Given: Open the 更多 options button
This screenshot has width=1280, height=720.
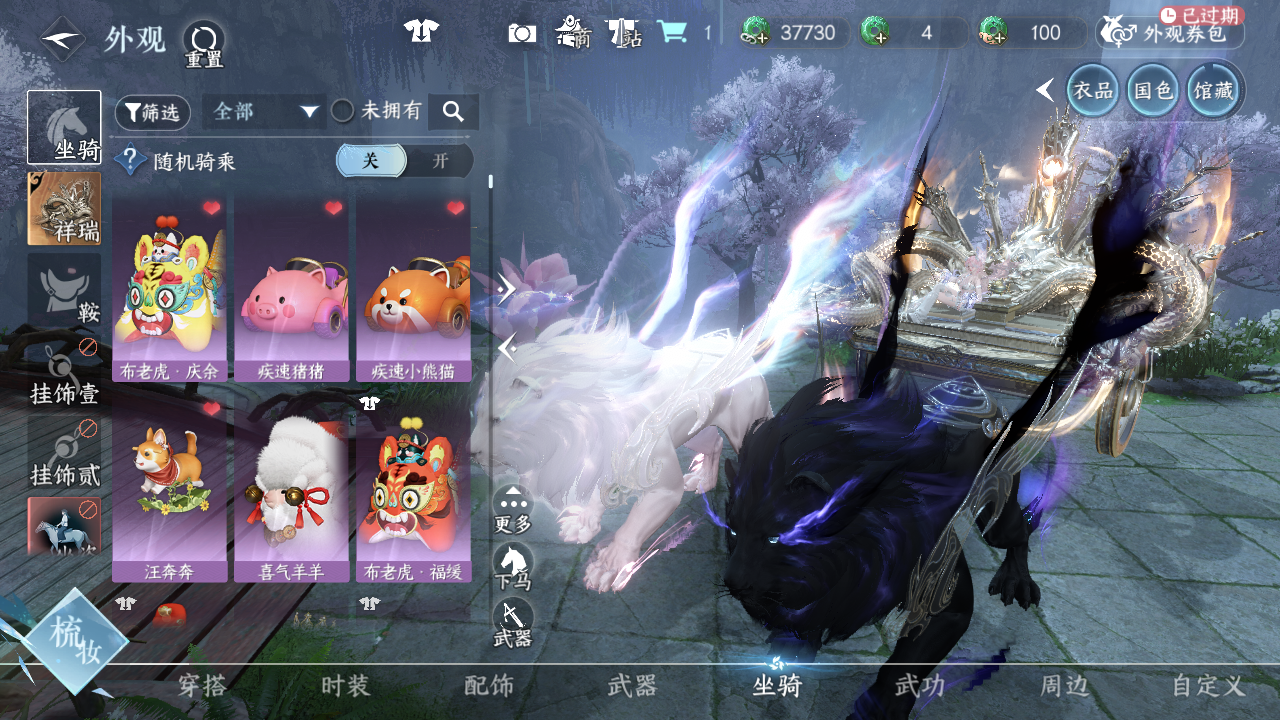Looking at the screenshot, I should pos(513,509).
